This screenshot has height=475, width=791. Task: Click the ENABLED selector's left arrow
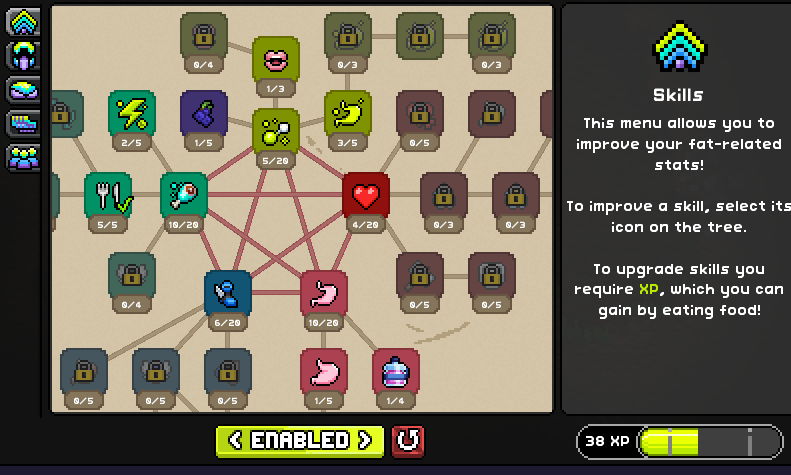(235, 440)
